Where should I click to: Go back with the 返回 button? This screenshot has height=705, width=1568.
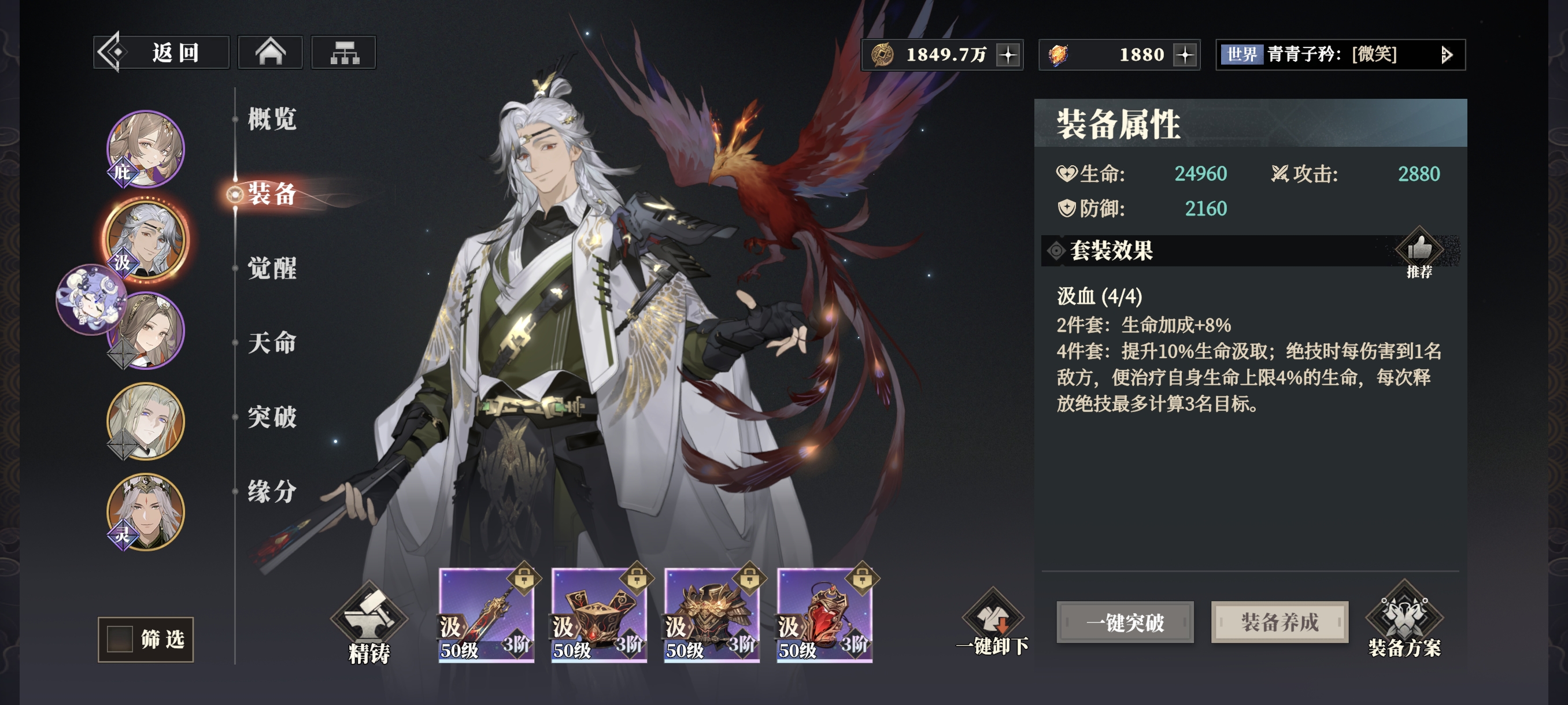[161, 53]
